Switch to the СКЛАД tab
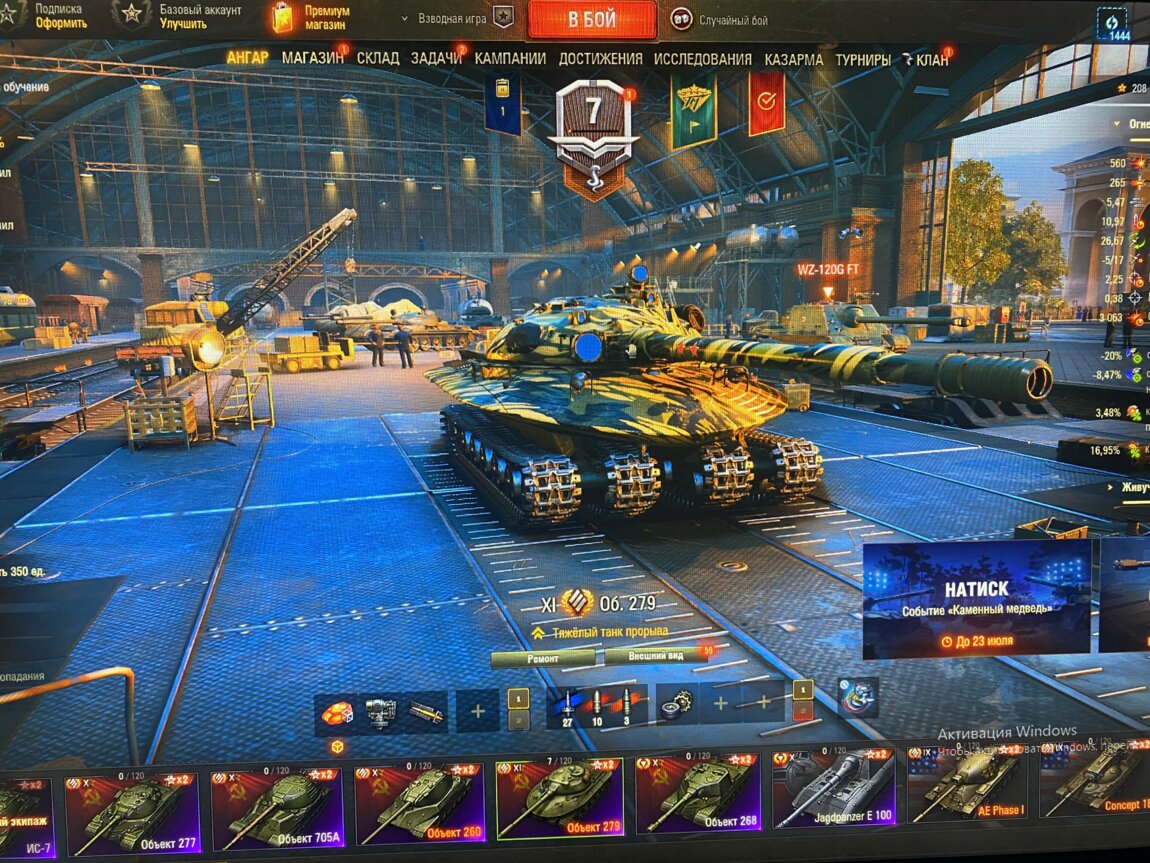The height and width of the screenshot is (863, 1150). [378, 59]
